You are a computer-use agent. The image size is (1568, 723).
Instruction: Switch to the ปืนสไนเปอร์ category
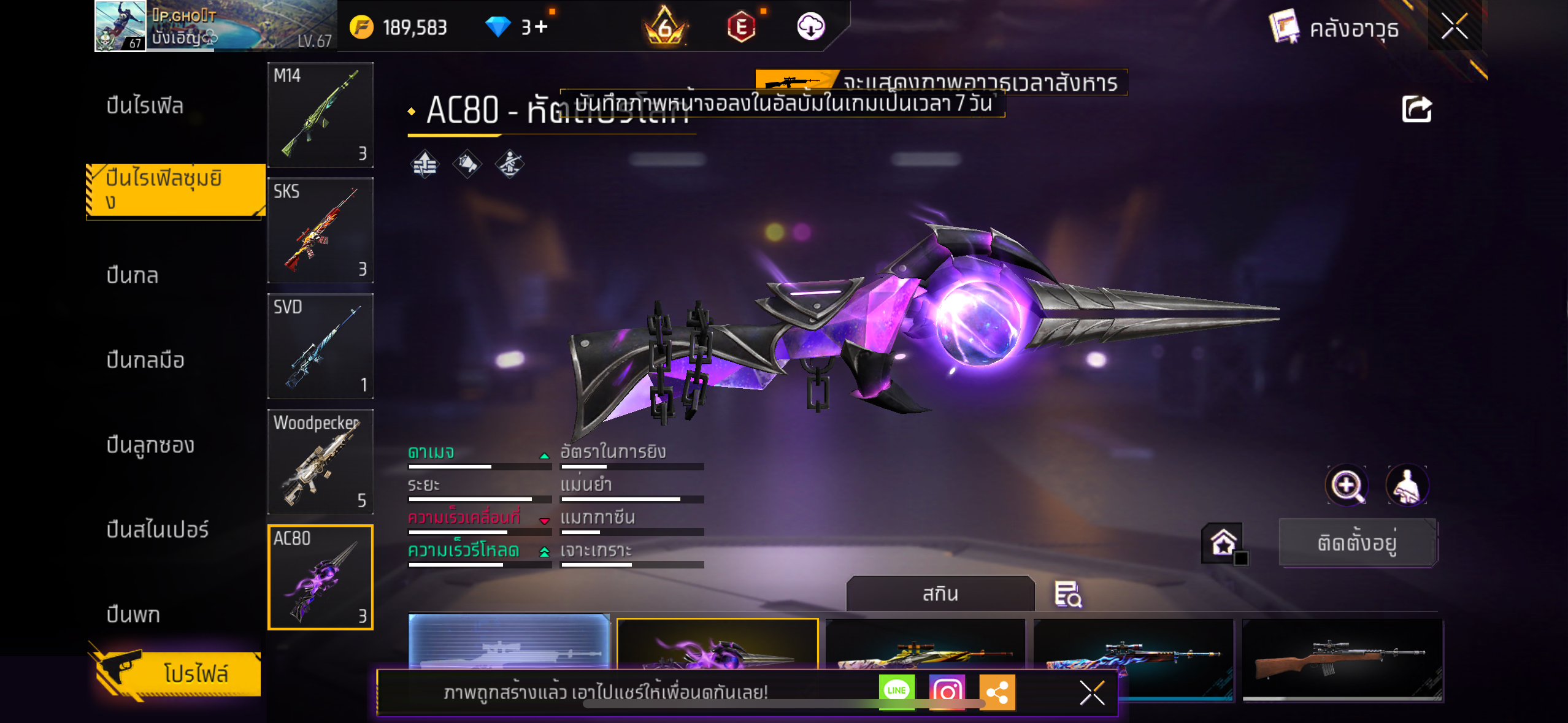(x=158, y=529)
